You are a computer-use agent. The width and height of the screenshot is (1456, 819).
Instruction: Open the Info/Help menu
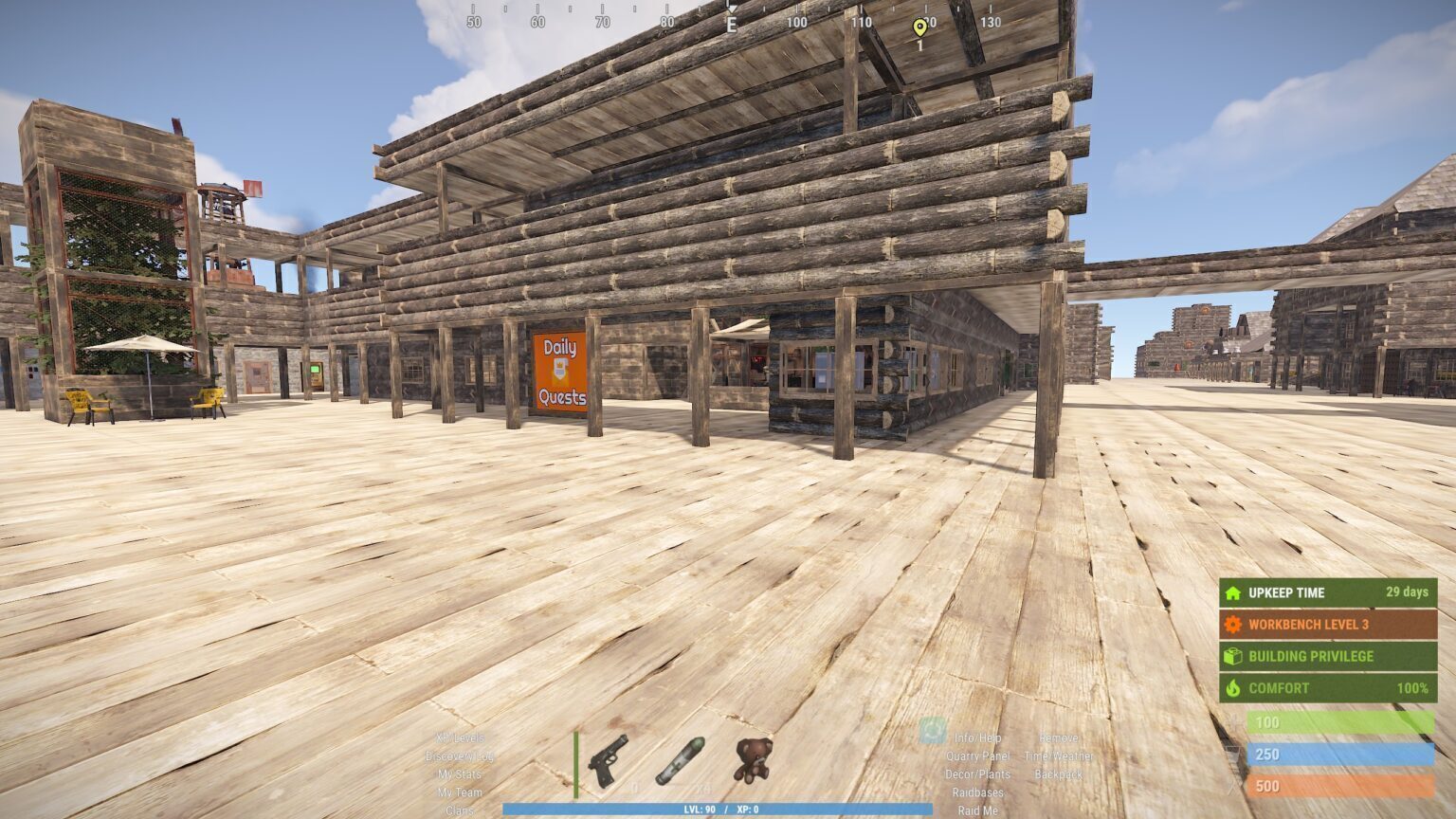[977, 737]
